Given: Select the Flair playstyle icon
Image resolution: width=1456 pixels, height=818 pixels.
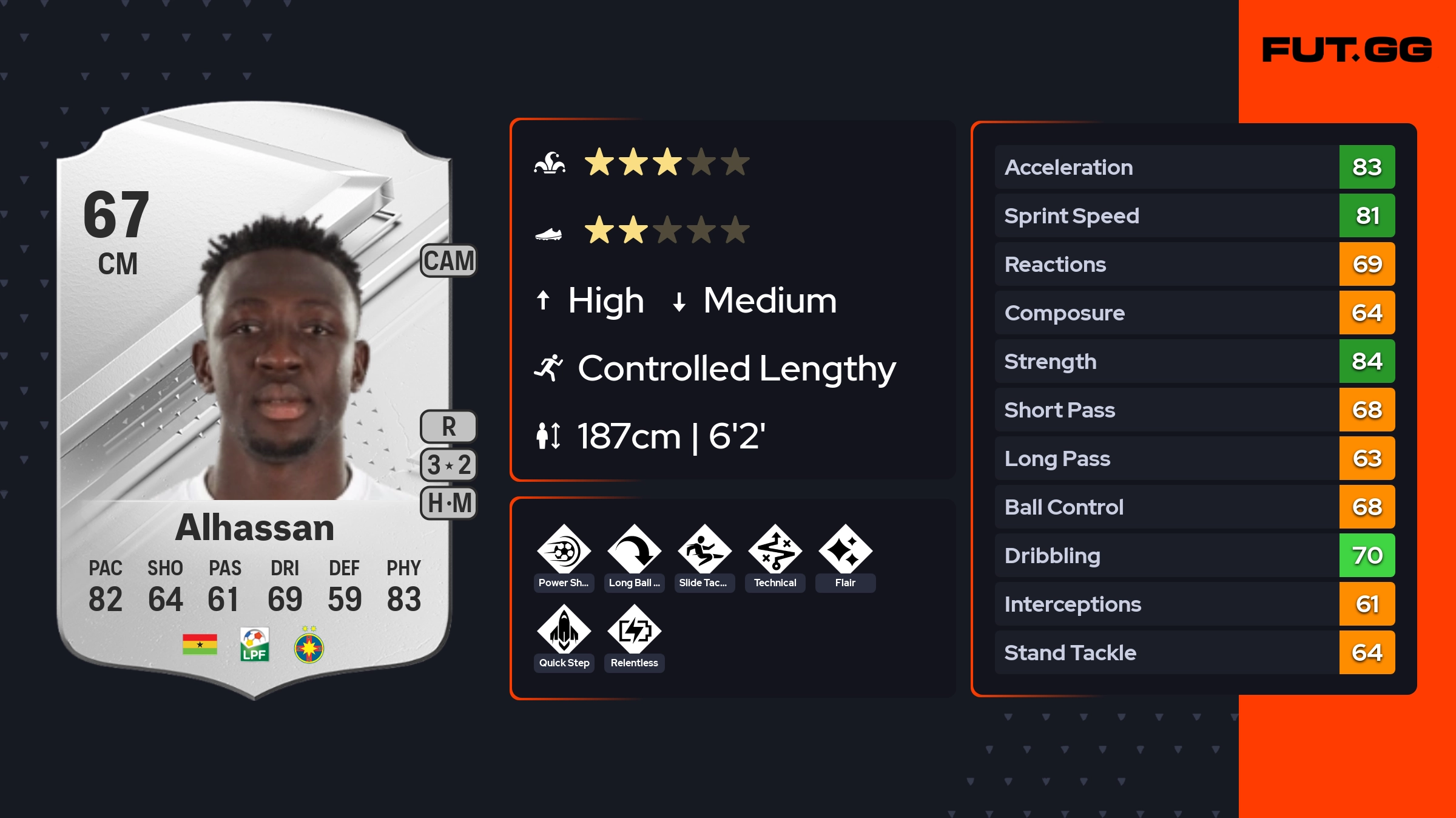Looking at the screenshot, I should click(x=845, y=550).
